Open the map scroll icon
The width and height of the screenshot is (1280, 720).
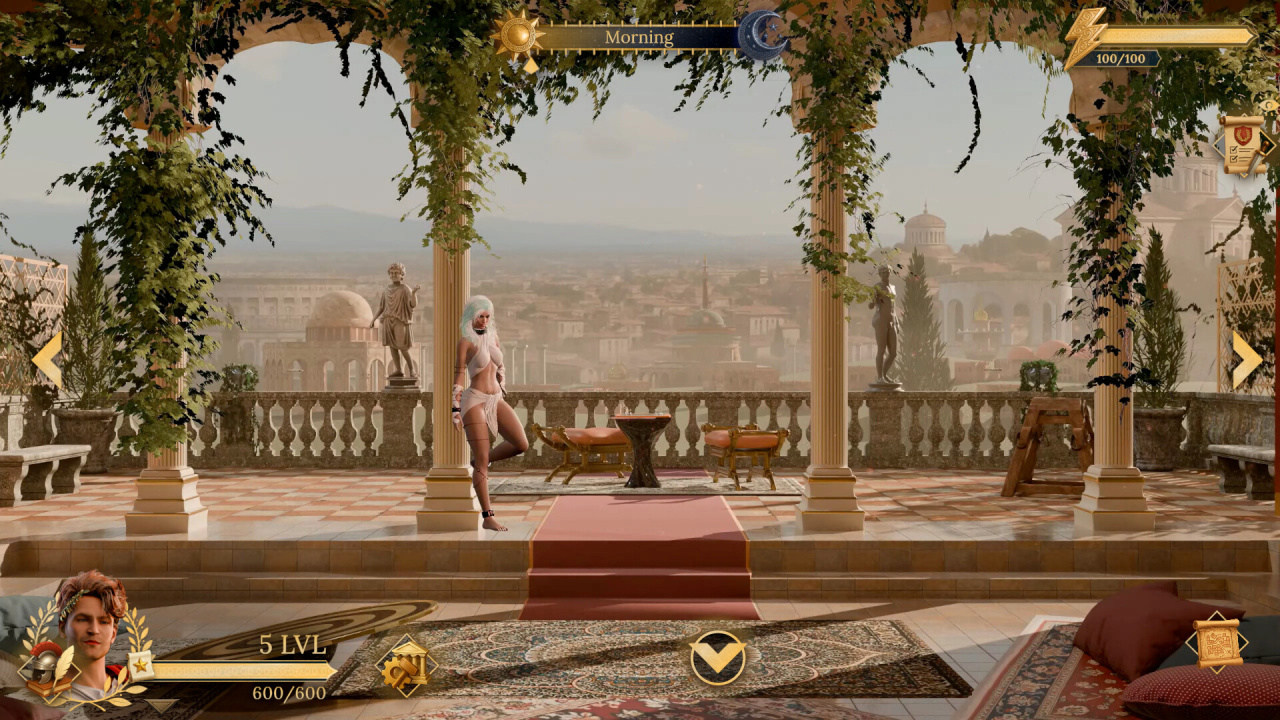pos(1217,642)
